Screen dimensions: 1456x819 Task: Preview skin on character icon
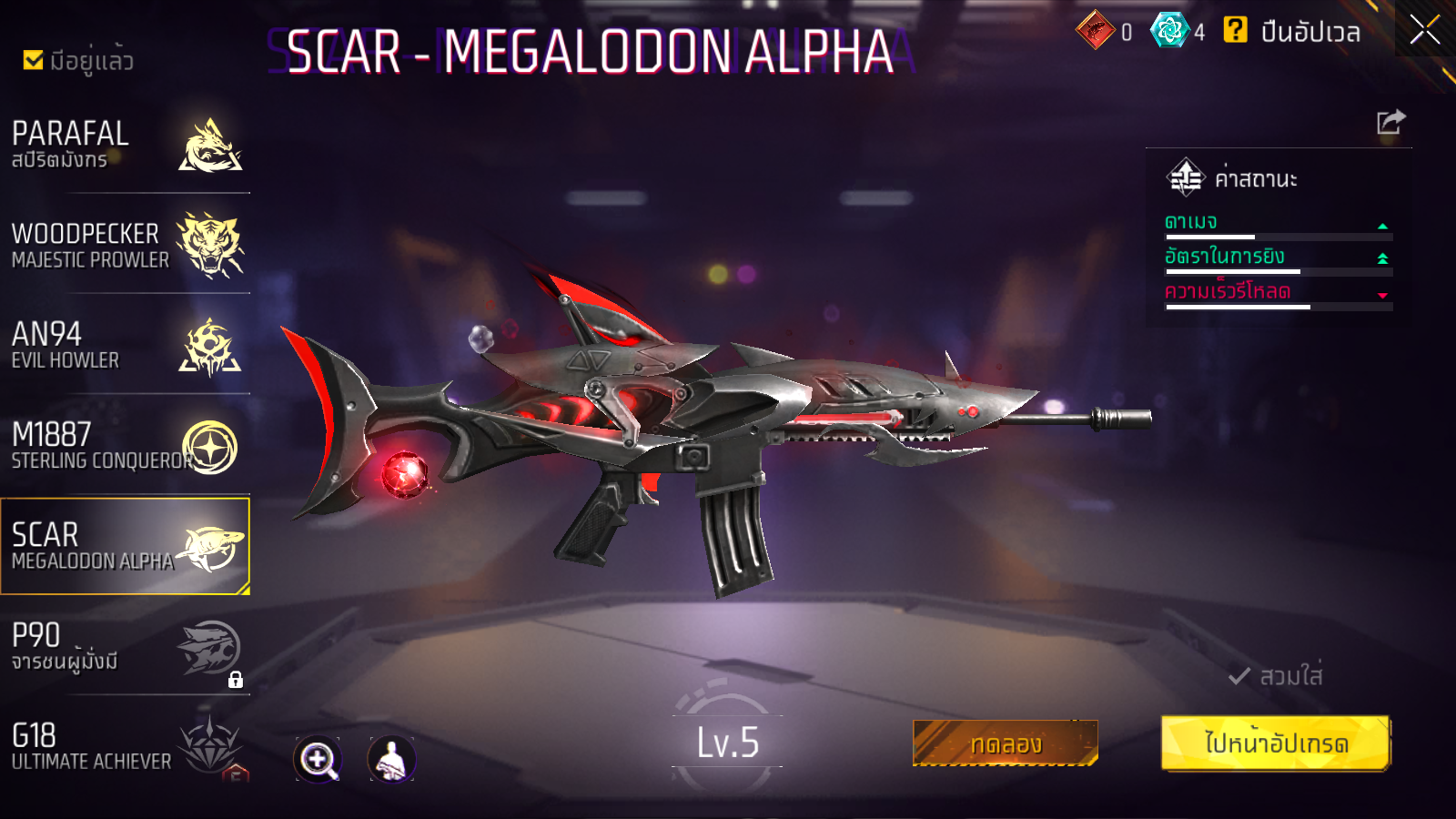click(391, 759)
